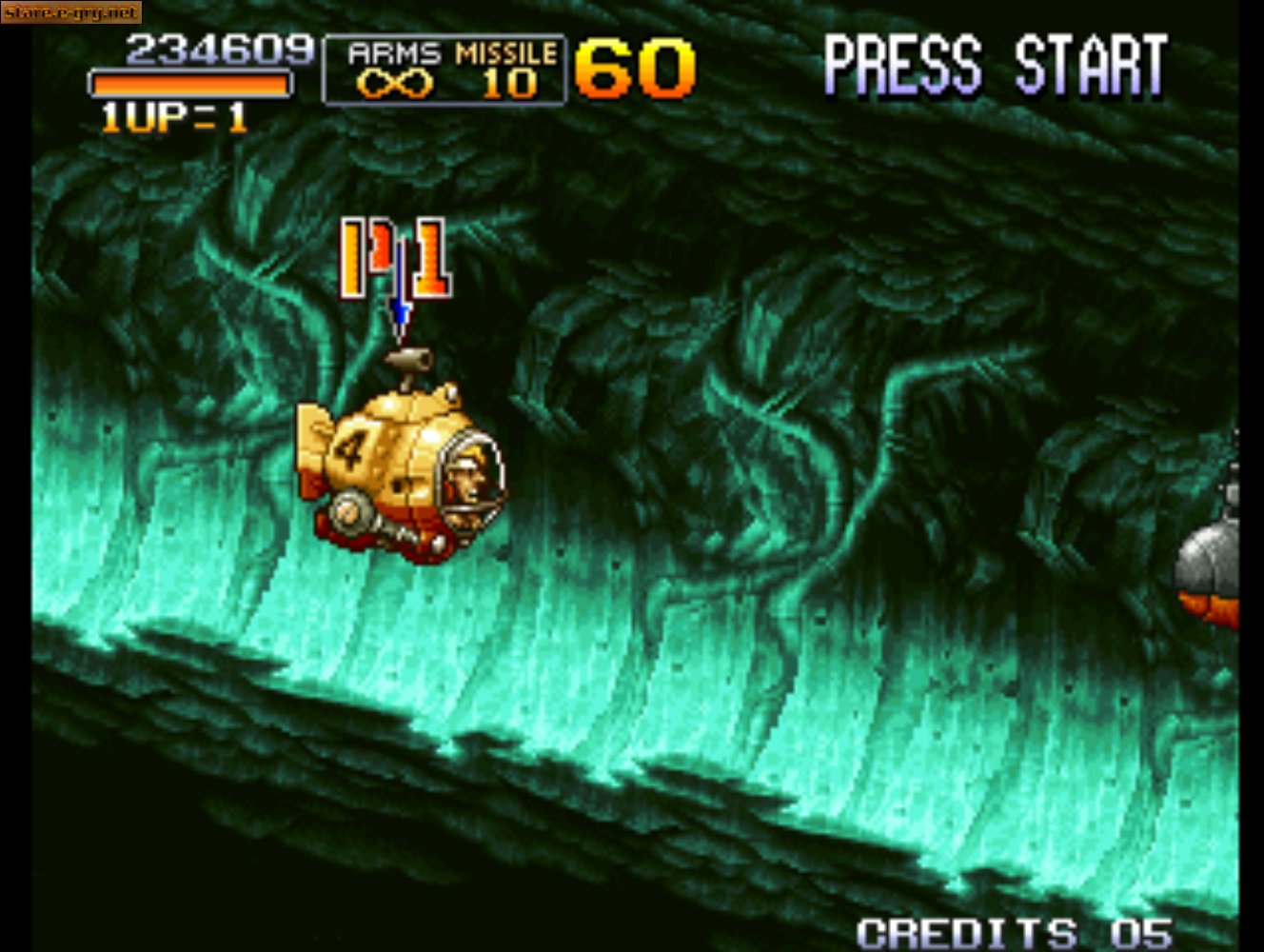Screen dimensions: 1264x952
Task: Click the ARMS label in the weapons panel
Action: (394, 53)
